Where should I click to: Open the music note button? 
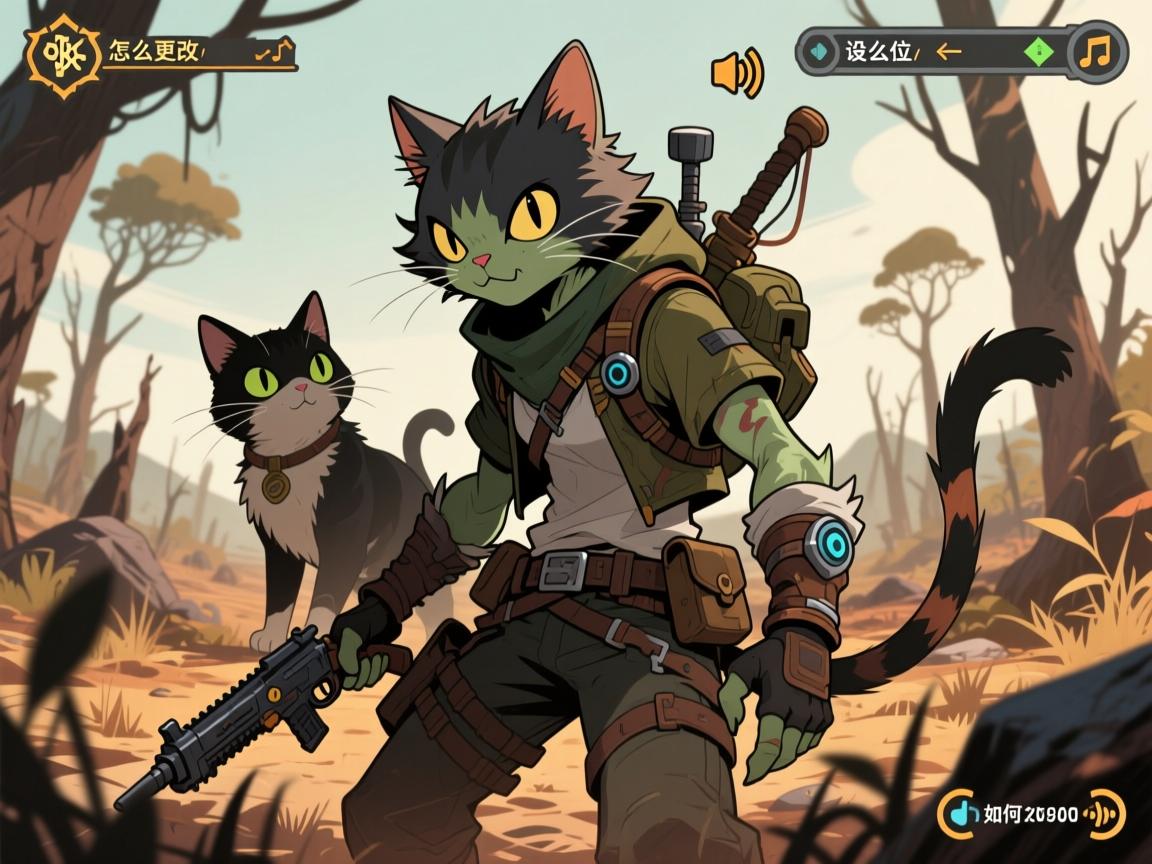pyautogui.click(x=1097, y=51)
